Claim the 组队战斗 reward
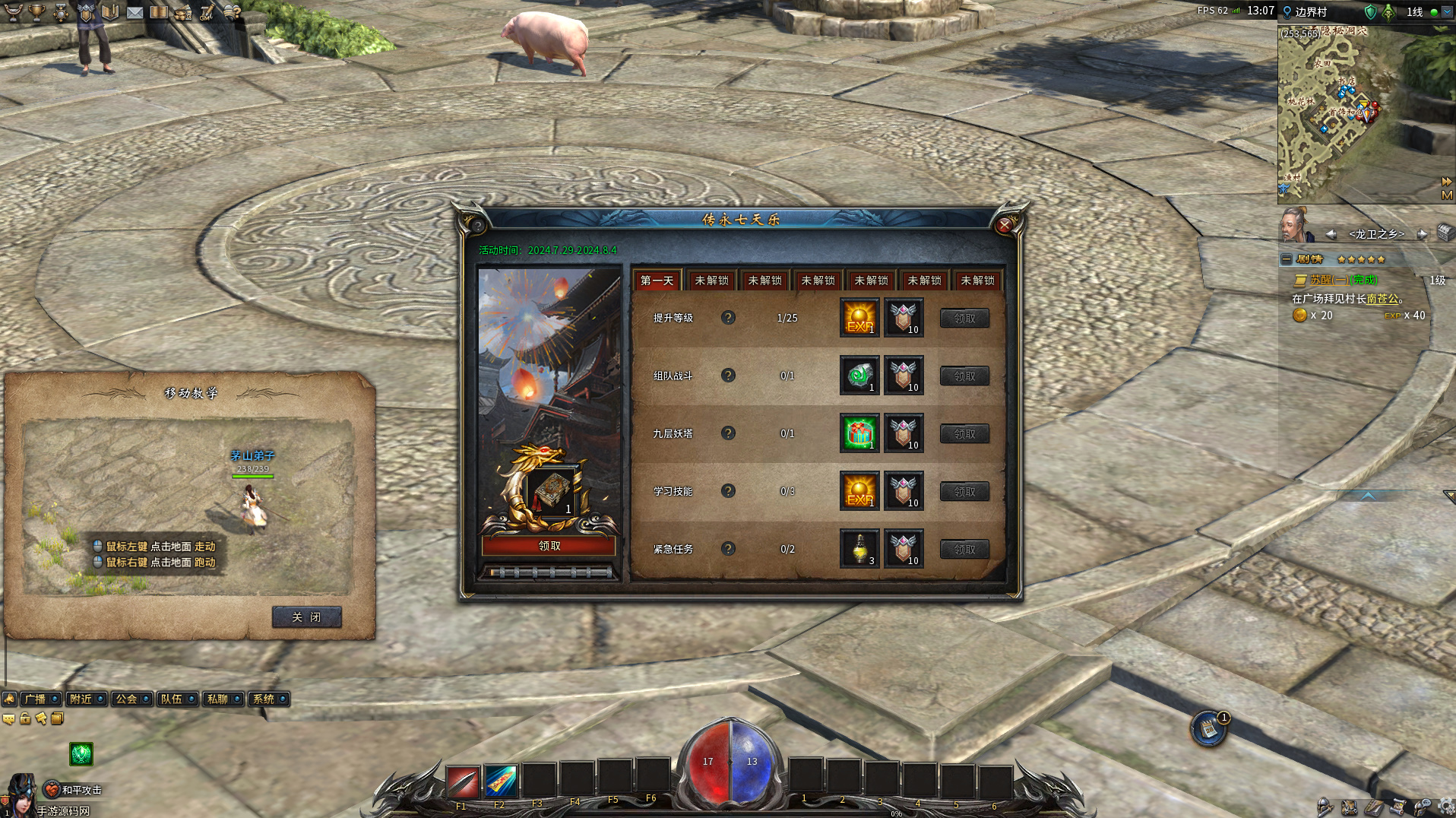 (964, 376)
